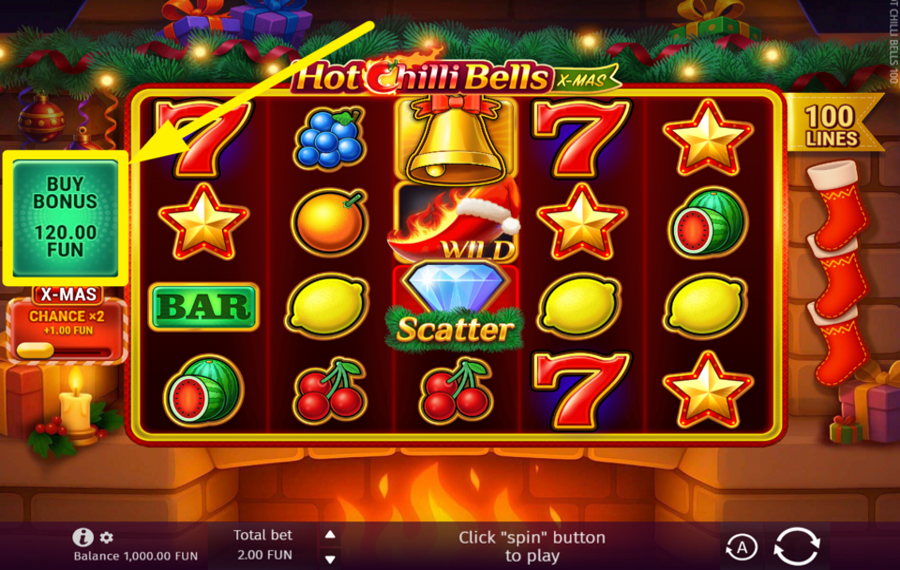This screenshot has width=900, height=570.
Task: Decrease the total bet with the down arrow
Action: tap(331, 558)
